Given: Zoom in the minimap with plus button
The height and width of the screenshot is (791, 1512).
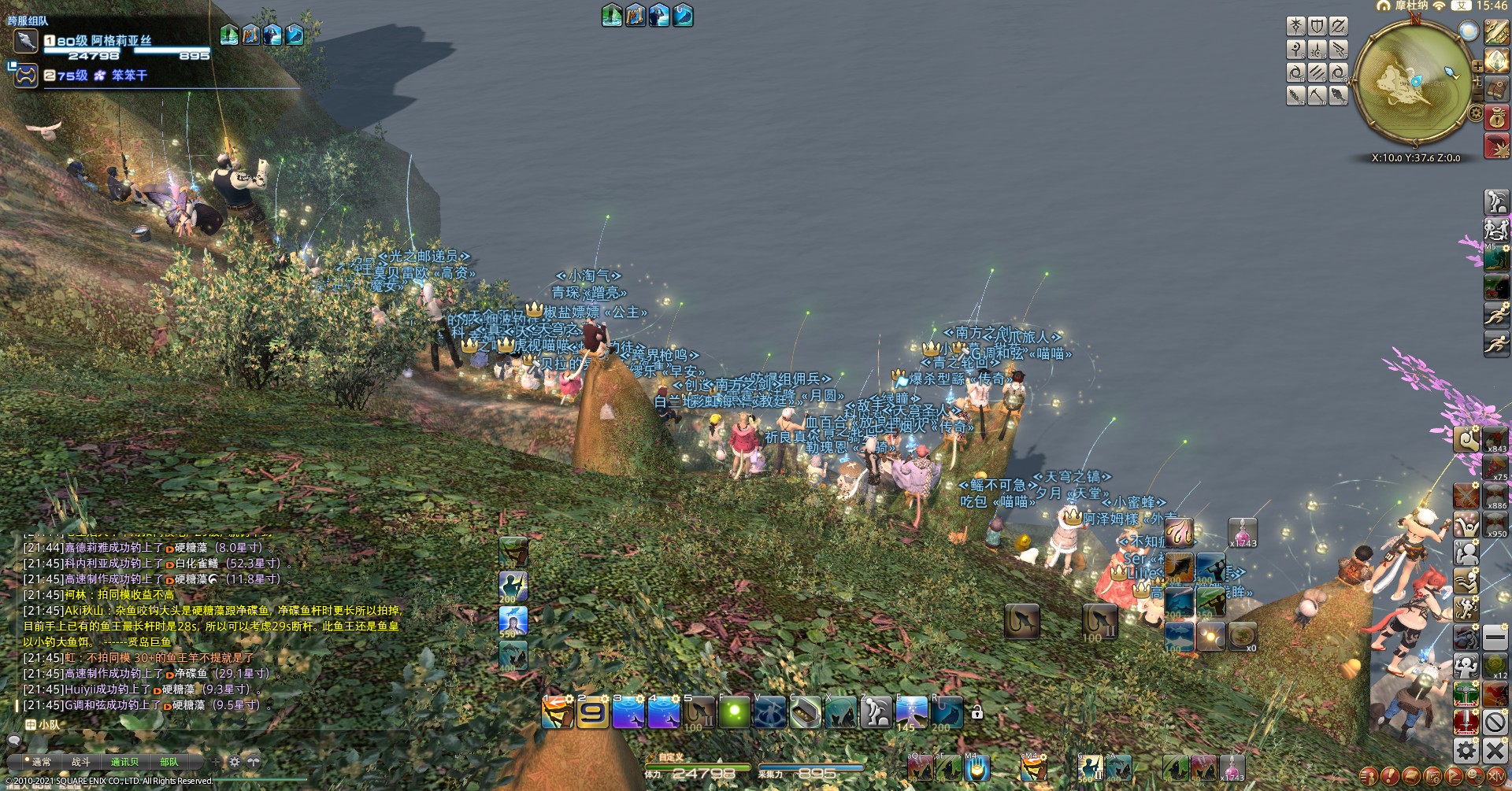Looking at the screenshot, I should coord(1477,66).
